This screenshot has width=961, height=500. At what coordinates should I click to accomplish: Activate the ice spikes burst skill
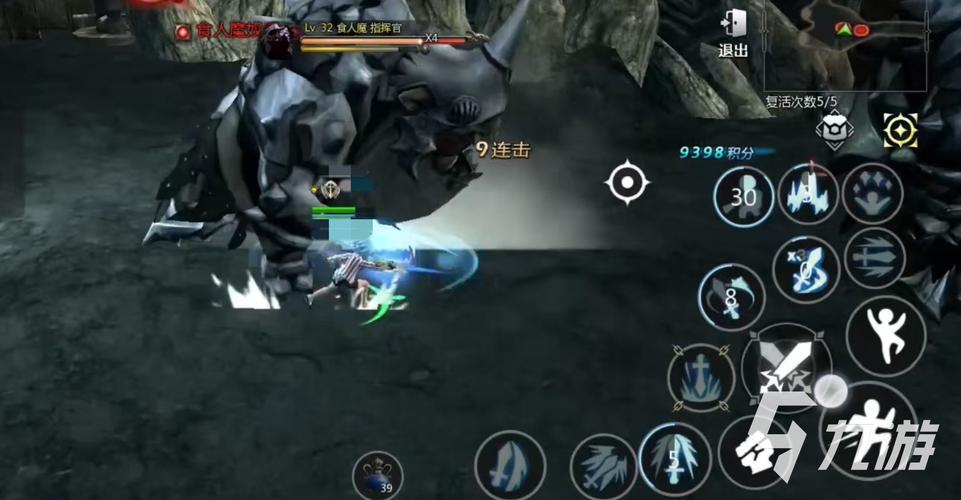pos(808,194)
